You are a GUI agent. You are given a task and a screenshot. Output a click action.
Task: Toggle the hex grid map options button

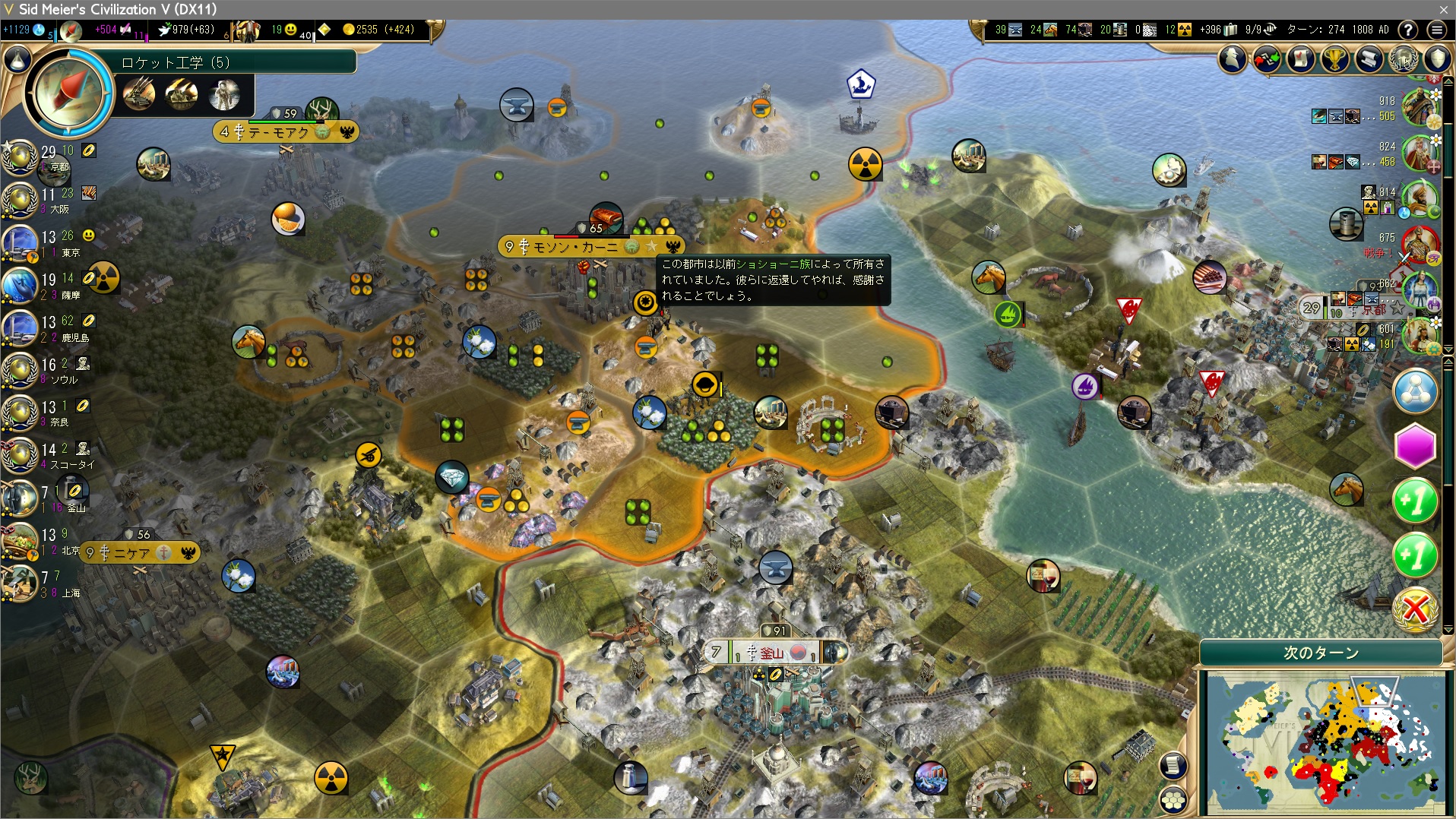pyautogui.click(x=1173, y=798)
